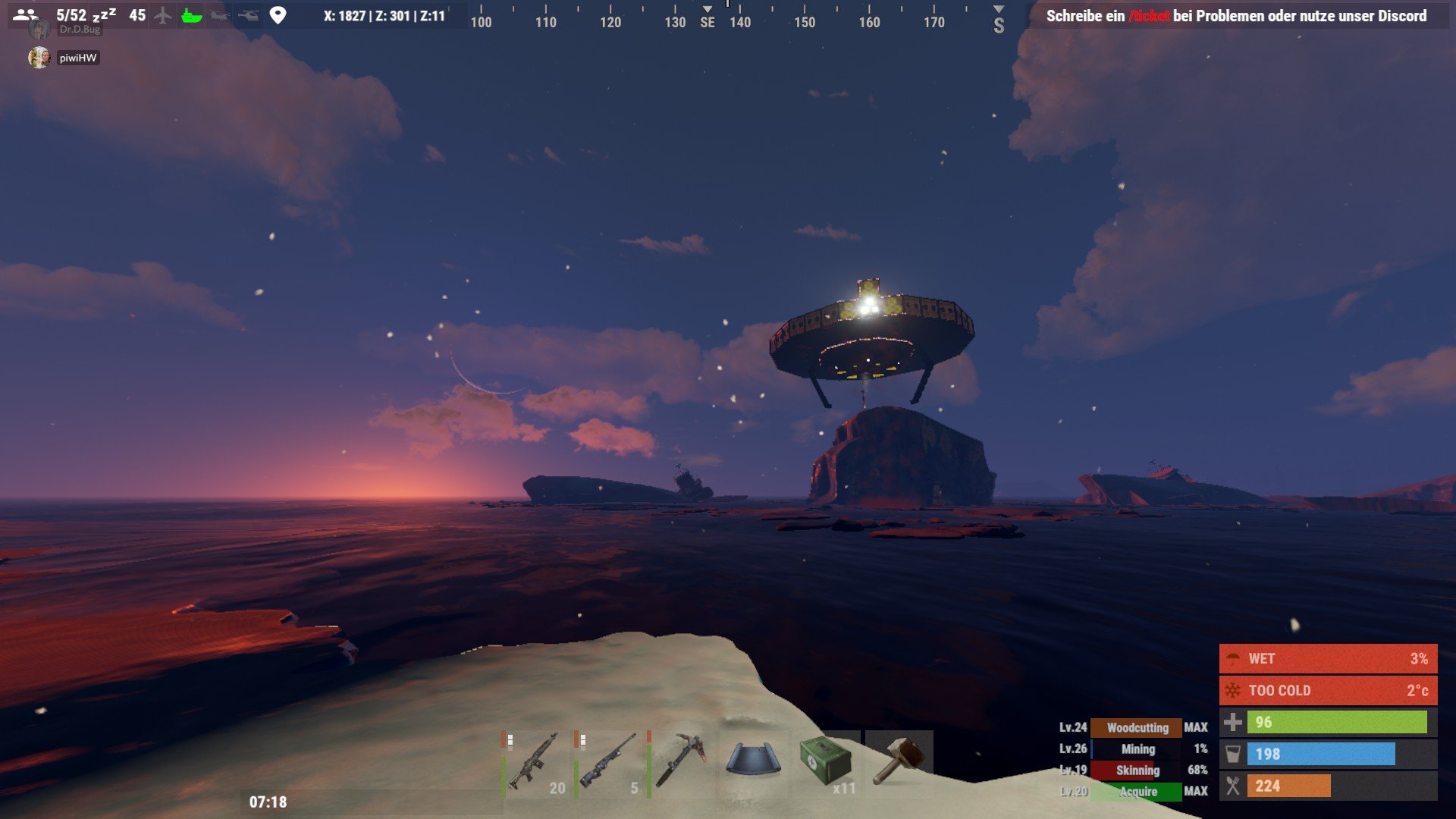Click the patrol helicopter event icon
This screenshot has height=819, width=1456.
tap(248, 16)
